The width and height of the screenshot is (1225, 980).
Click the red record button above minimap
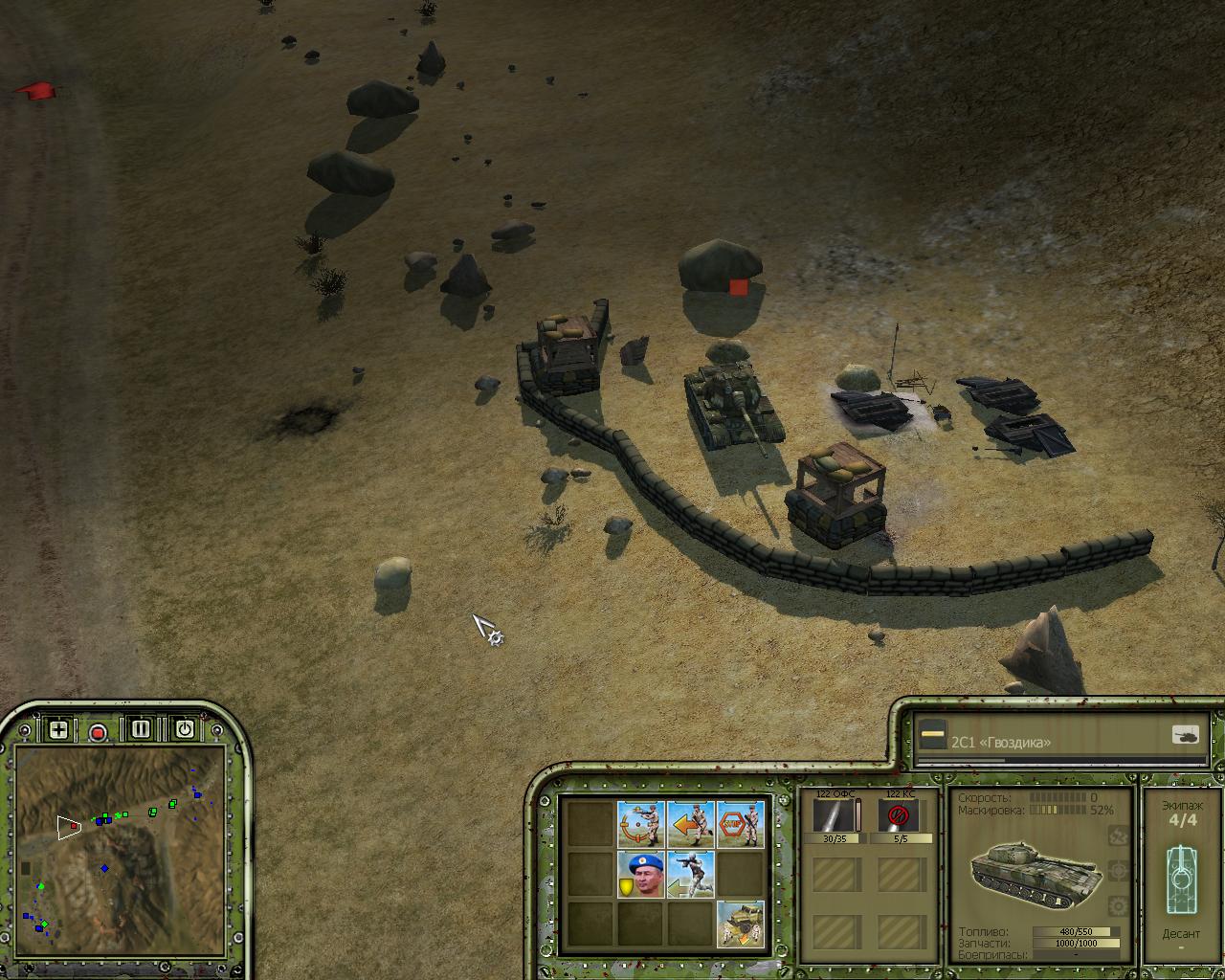click(98, 732)
